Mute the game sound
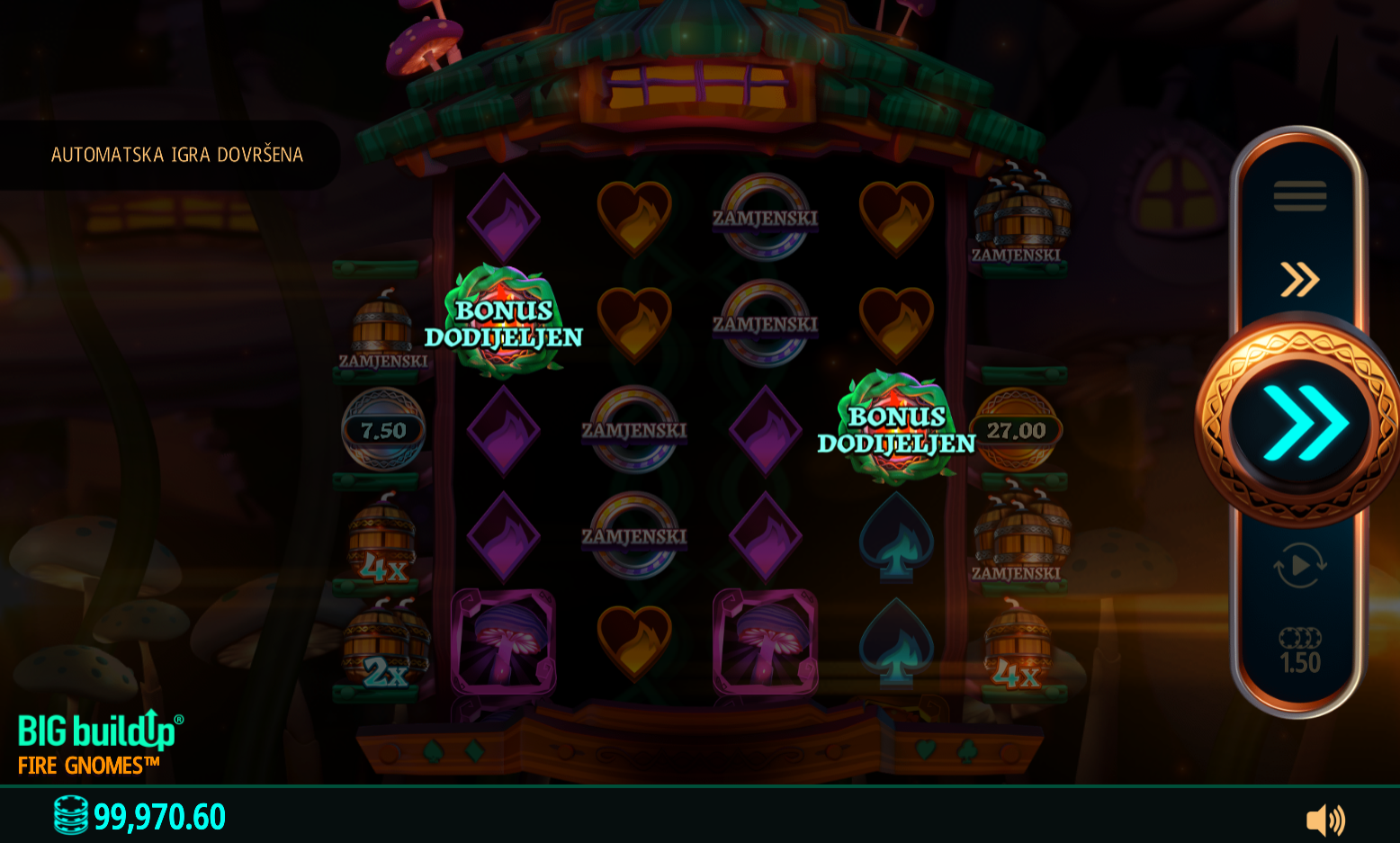 point(1324,820)
